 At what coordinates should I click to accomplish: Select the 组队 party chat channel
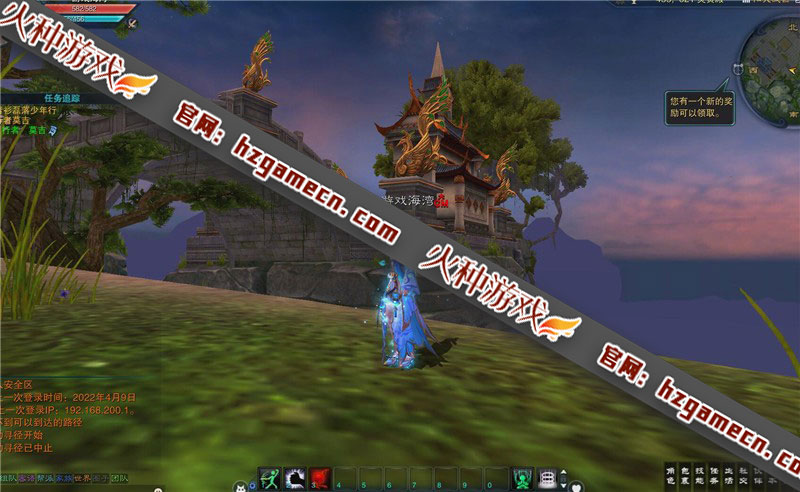[8, 478]
